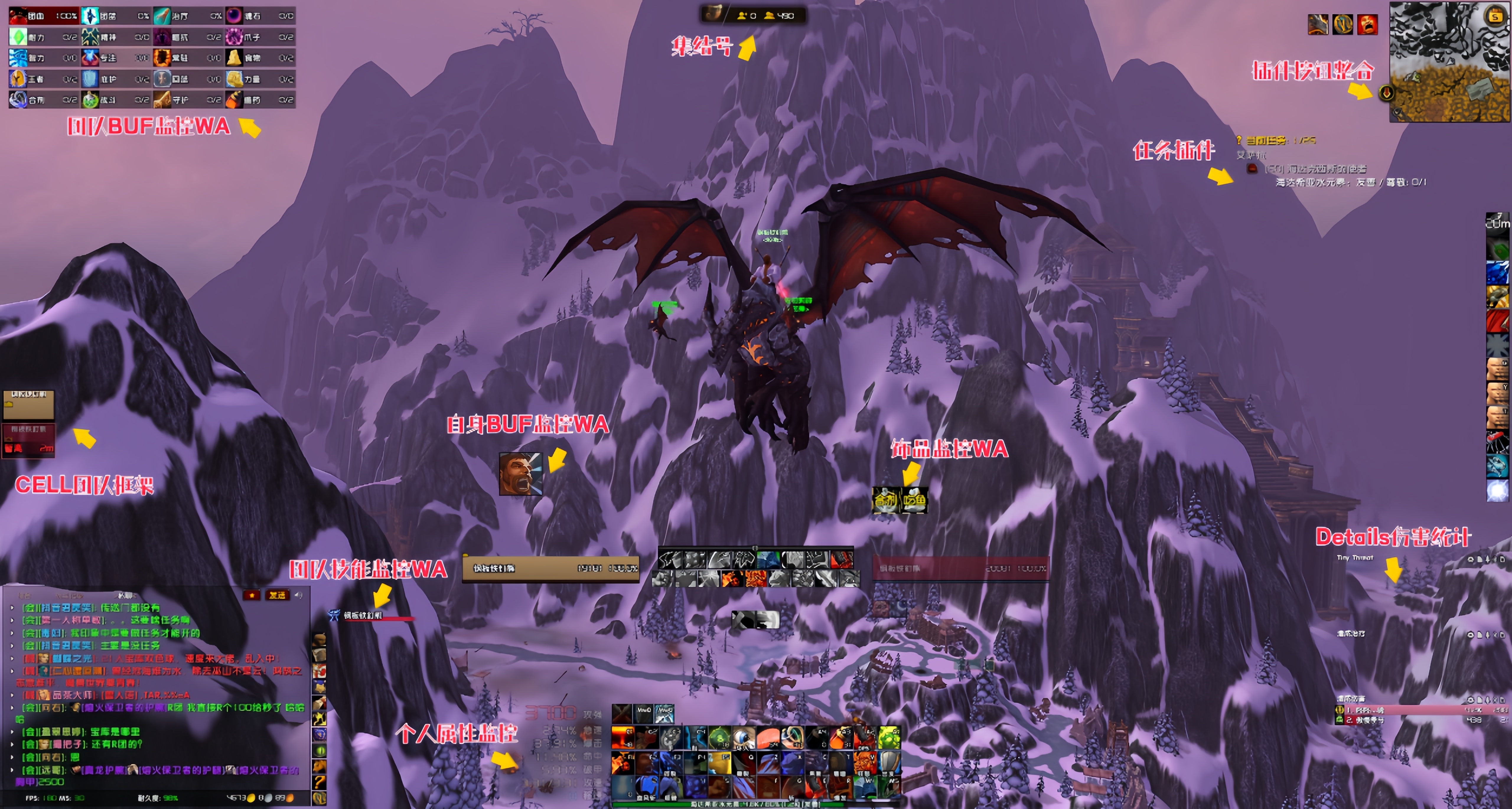The image size is (1512, 809).
Task: Click the level 60 quest in tracker
Action: tap(1315, 169)
